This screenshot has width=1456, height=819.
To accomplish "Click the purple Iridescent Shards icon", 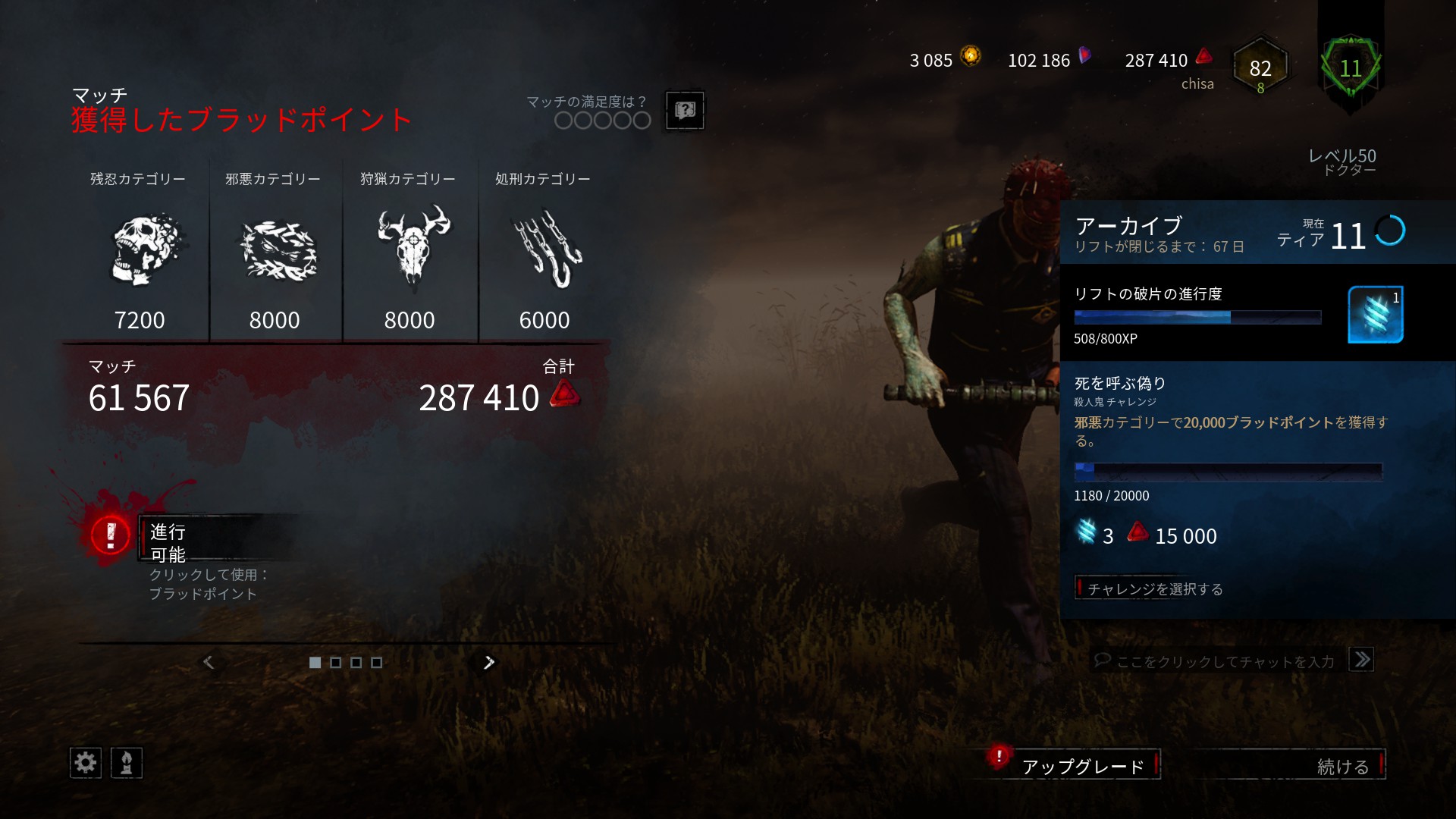I will (x=1084, y=56).
